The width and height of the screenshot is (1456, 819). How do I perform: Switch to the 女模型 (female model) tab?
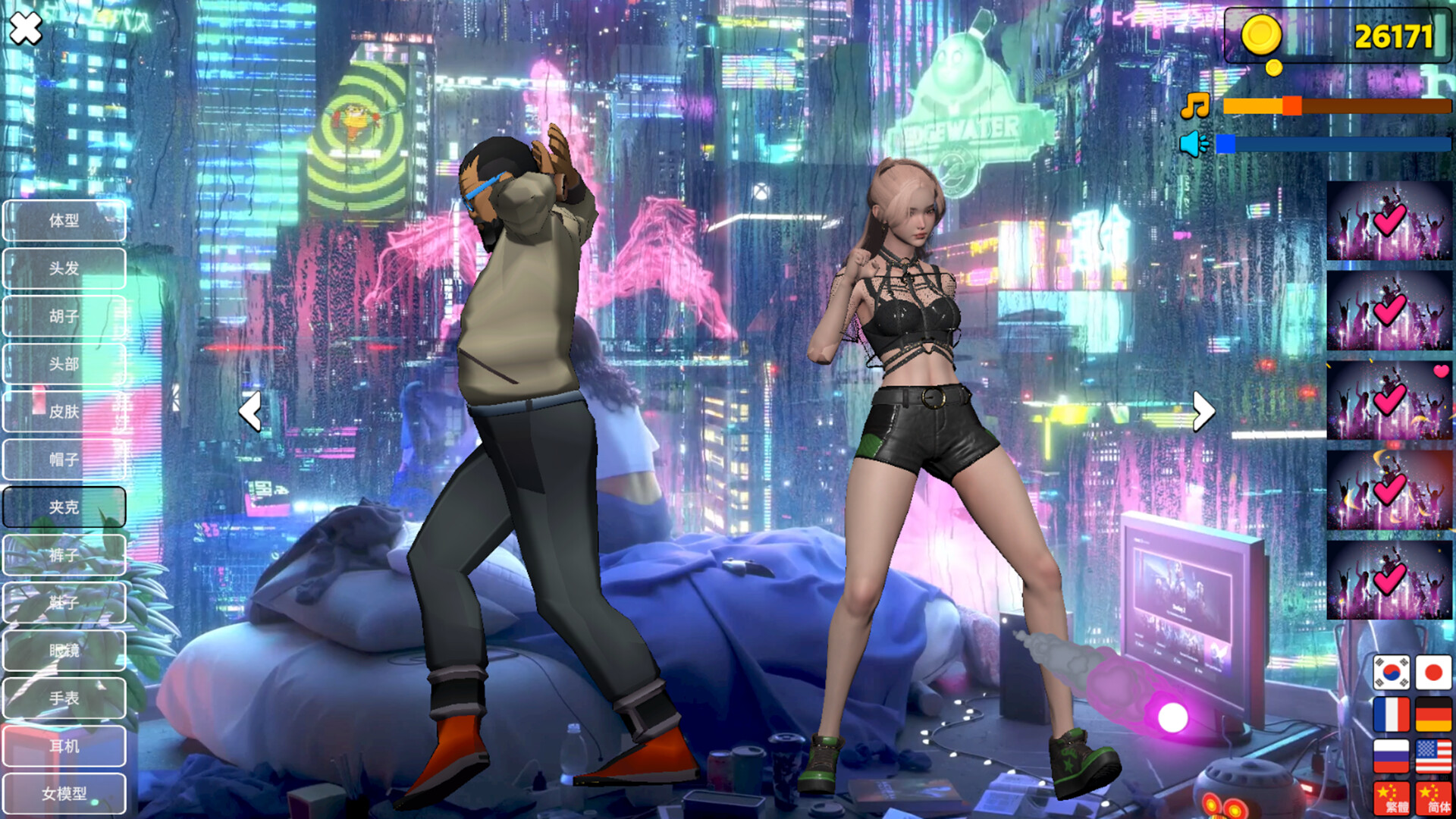(64, 793)
